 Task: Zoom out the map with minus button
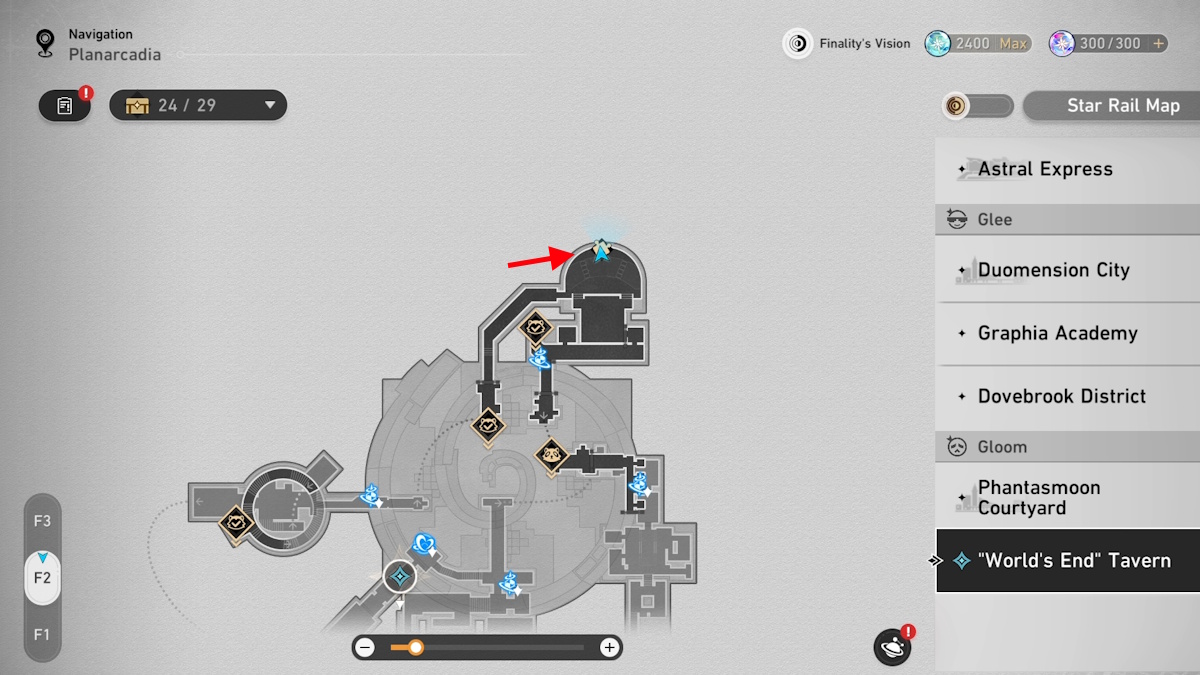(x=366, y=648)
